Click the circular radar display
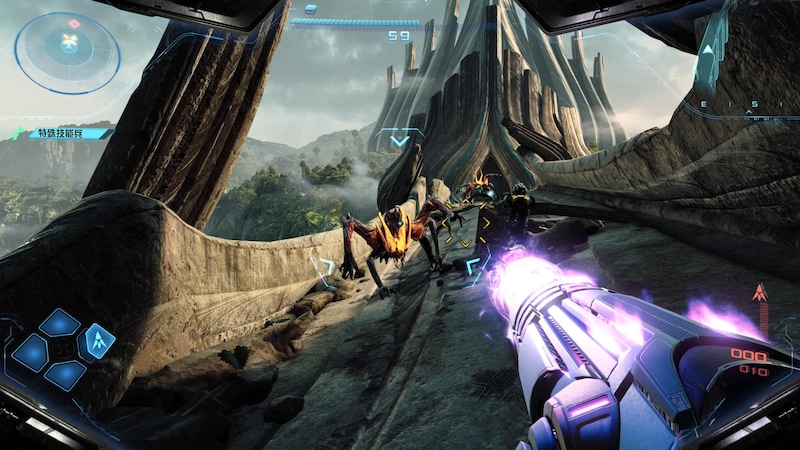 (x=68, y=49)
